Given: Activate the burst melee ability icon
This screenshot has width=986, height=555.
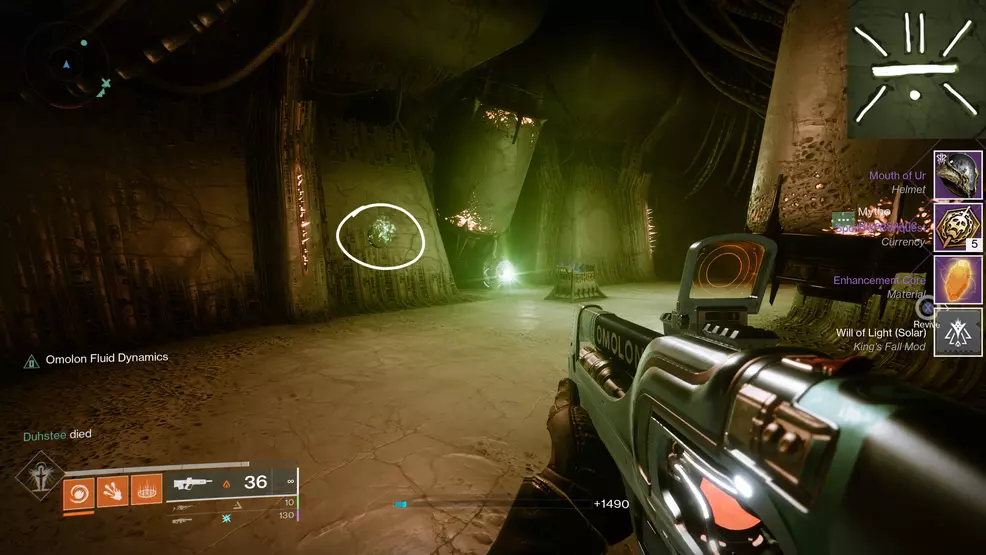Looking at the screenshot, I should [112, 490].
